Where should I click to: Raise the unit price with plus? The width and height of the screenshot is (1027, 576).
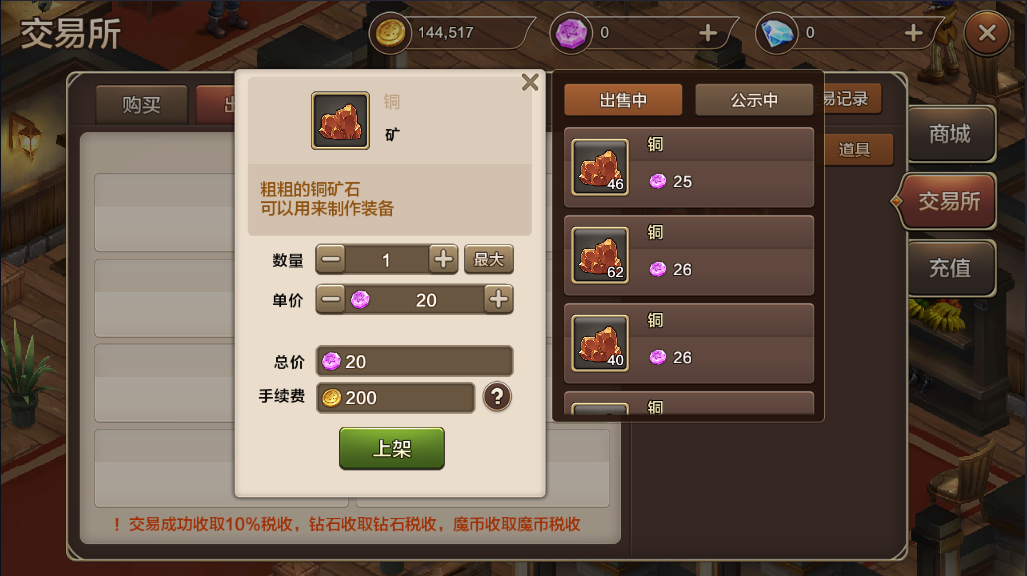[498, 299]
